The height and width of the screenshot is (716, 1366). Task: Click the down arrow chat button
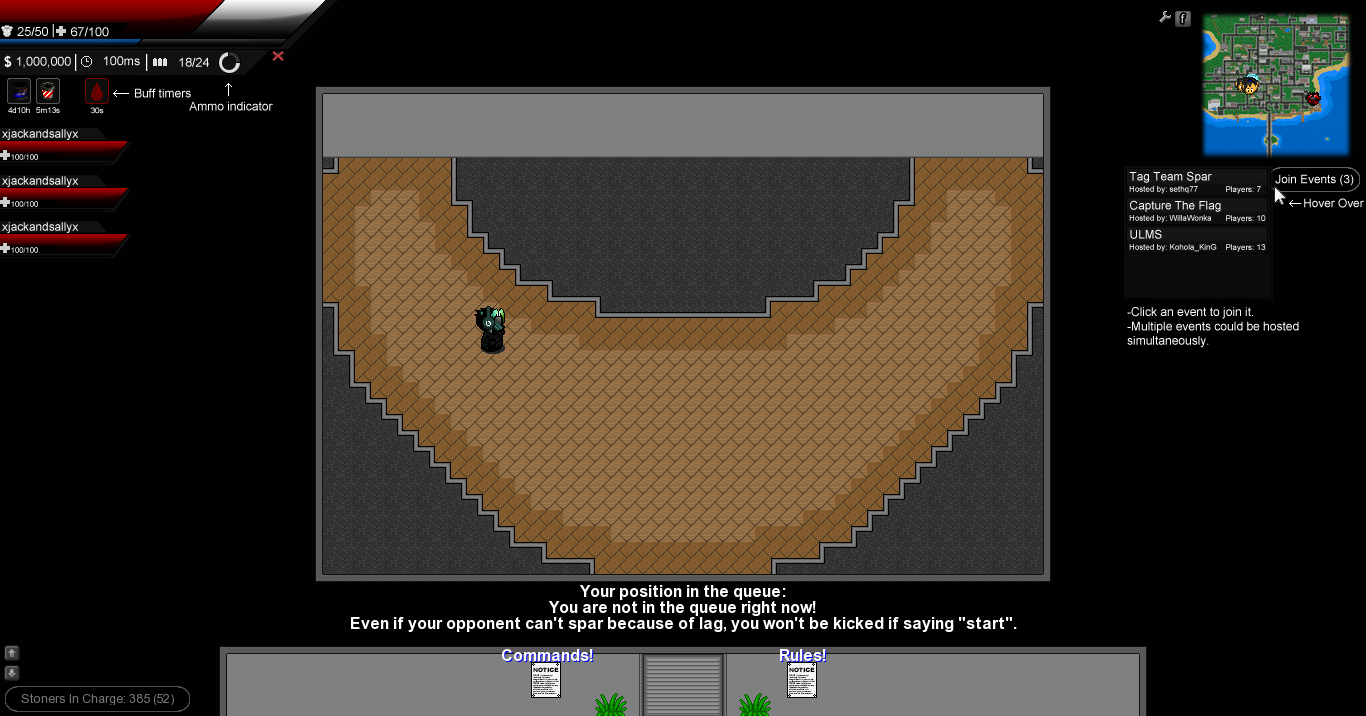(x=12, y=673)
